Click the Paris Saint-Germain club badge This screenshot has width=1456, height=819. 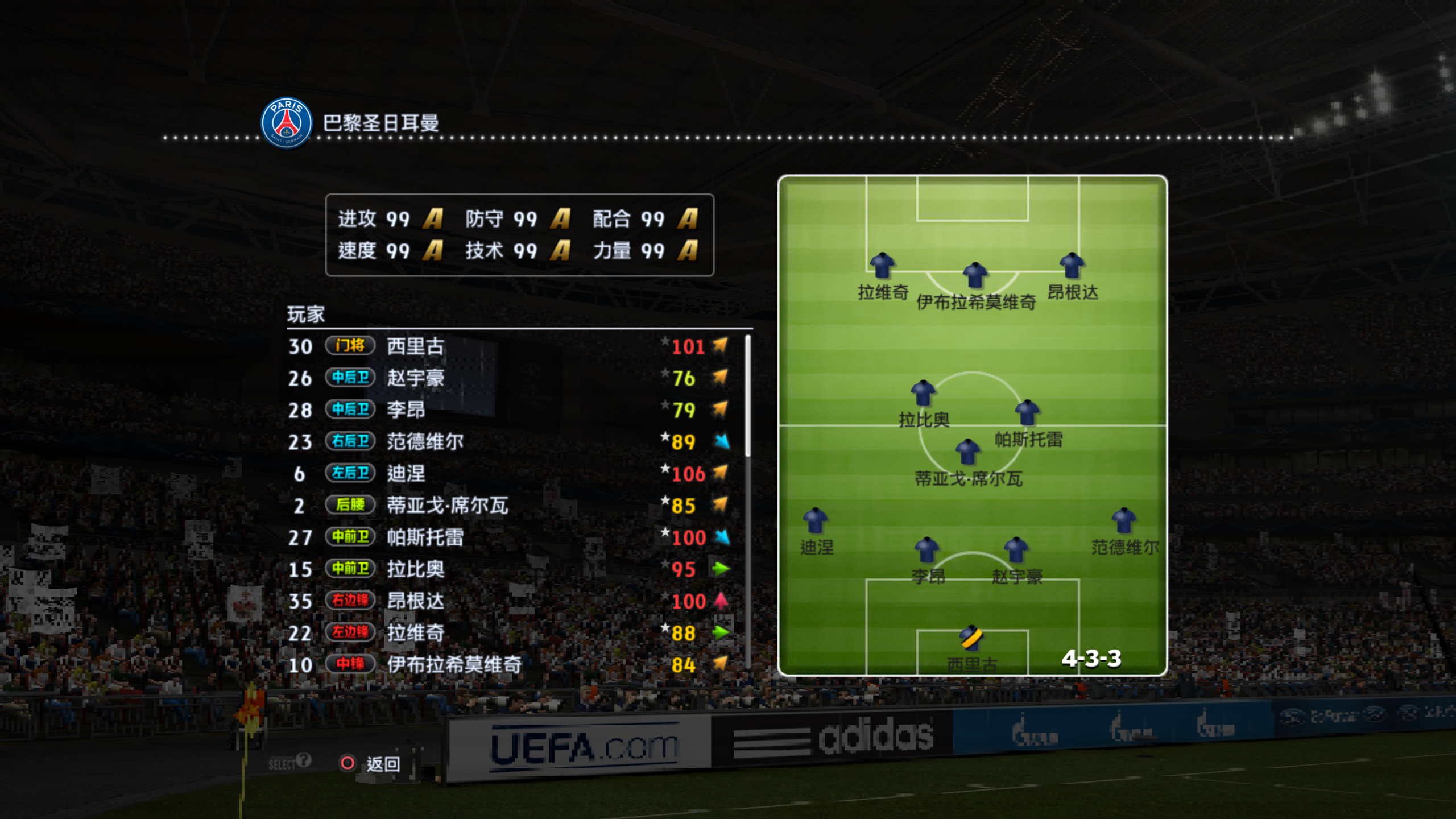pyautogui.click(x=287, y=122)
